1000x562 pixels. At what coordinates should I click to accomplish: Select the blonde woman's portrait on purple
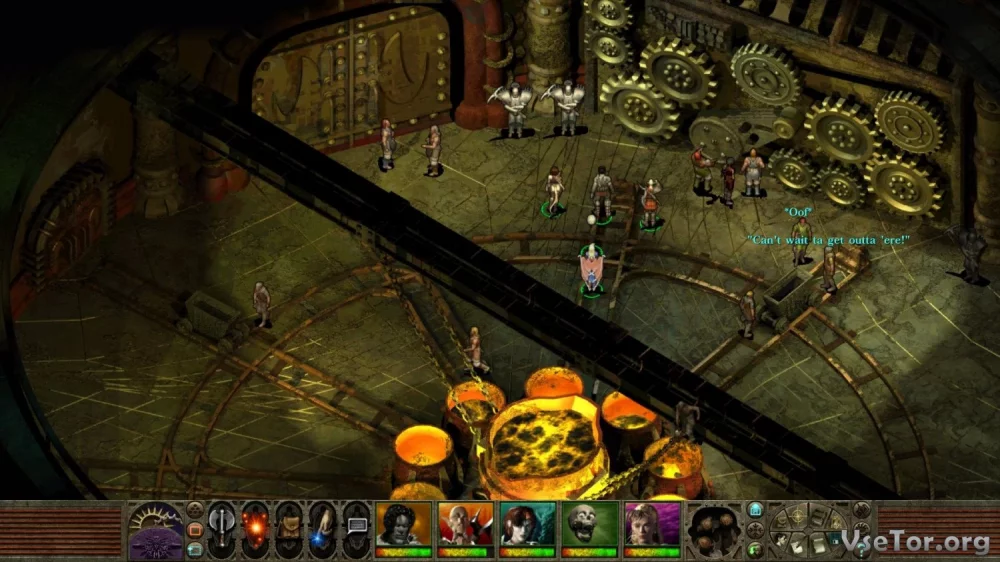click(x=652, y=525)
